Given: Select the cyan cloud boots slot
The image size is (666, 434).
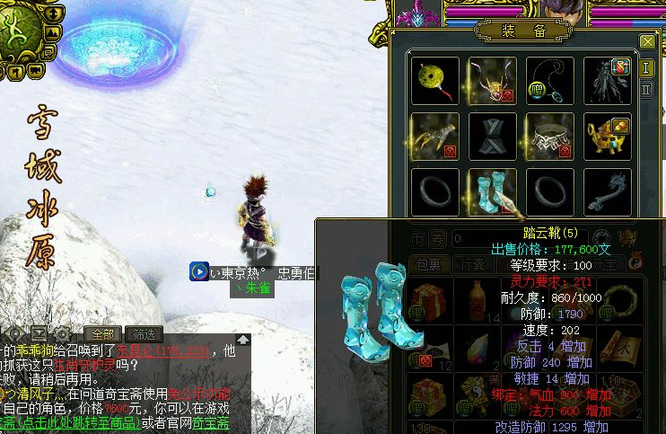Looking at the screenshot, I should tap(492, 191).
